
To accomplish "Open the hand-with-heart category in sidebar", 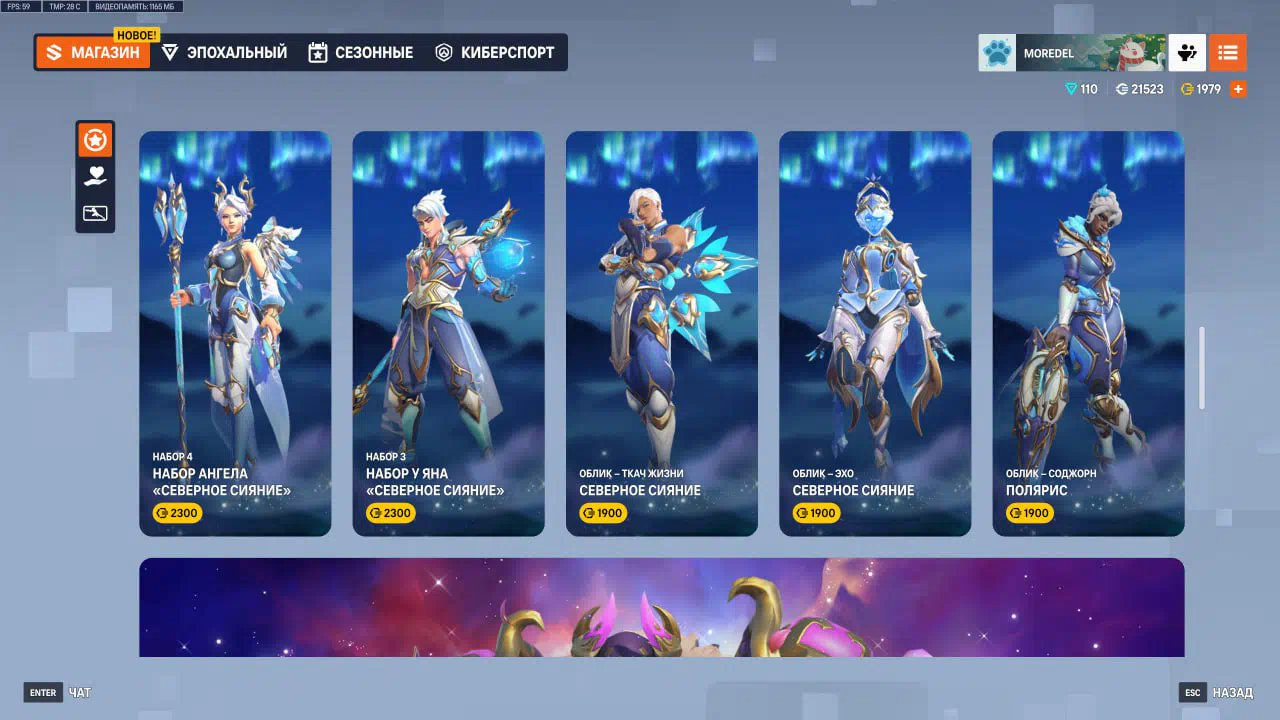I will [x=95, y=177].
